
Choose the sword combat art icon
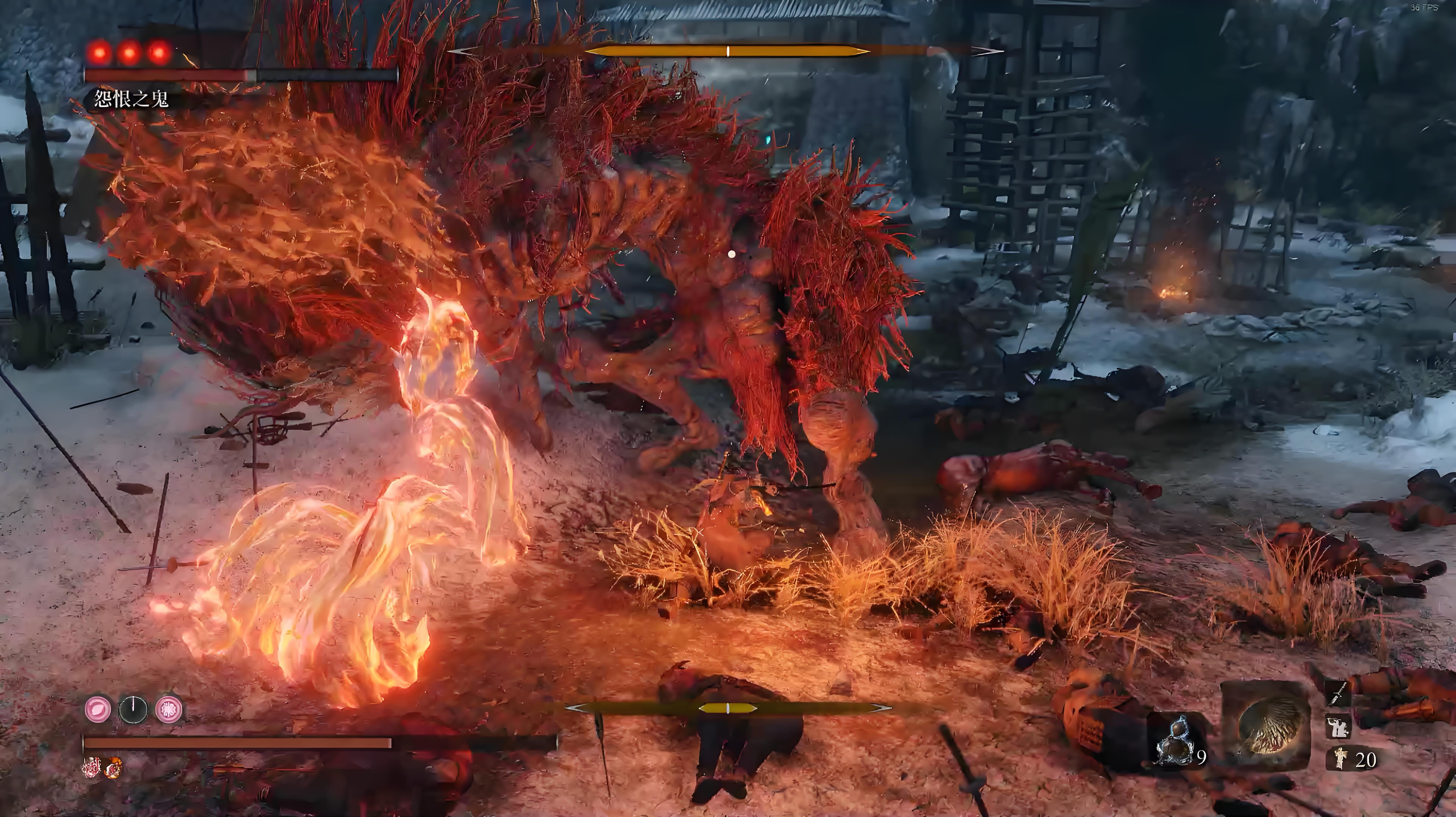[x=1337, y=694]
